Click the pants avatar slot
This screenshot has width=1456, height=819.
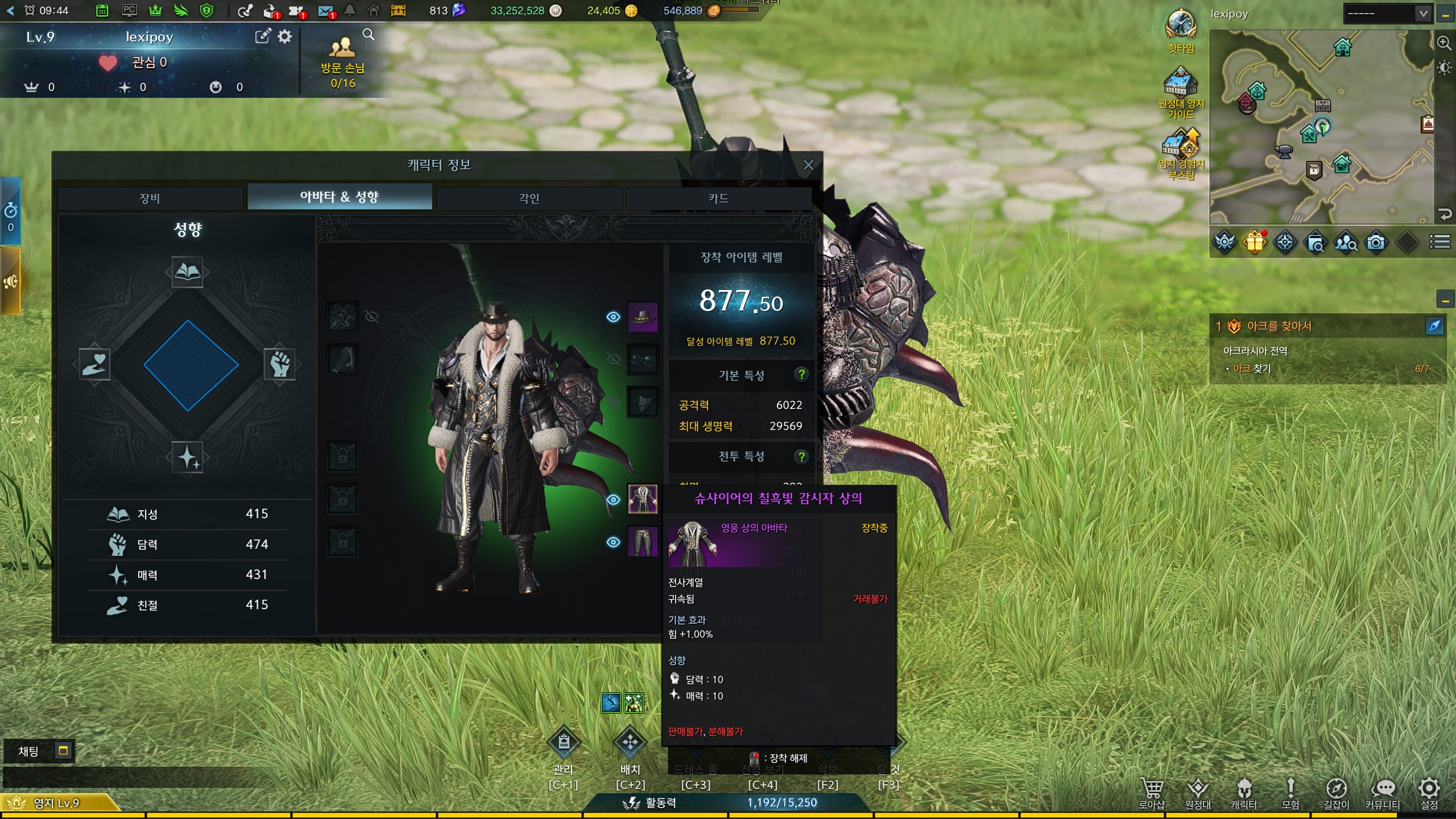(643, 541)
